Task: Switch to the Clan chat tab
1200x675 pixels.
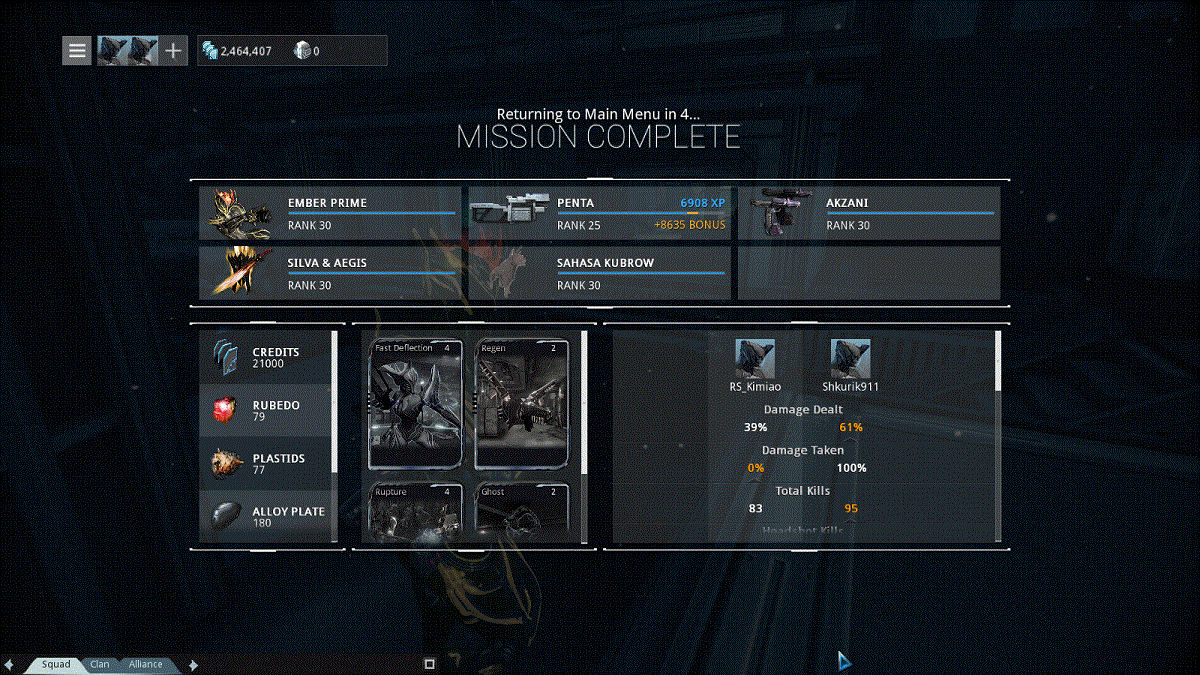Action: click(100, 664)
